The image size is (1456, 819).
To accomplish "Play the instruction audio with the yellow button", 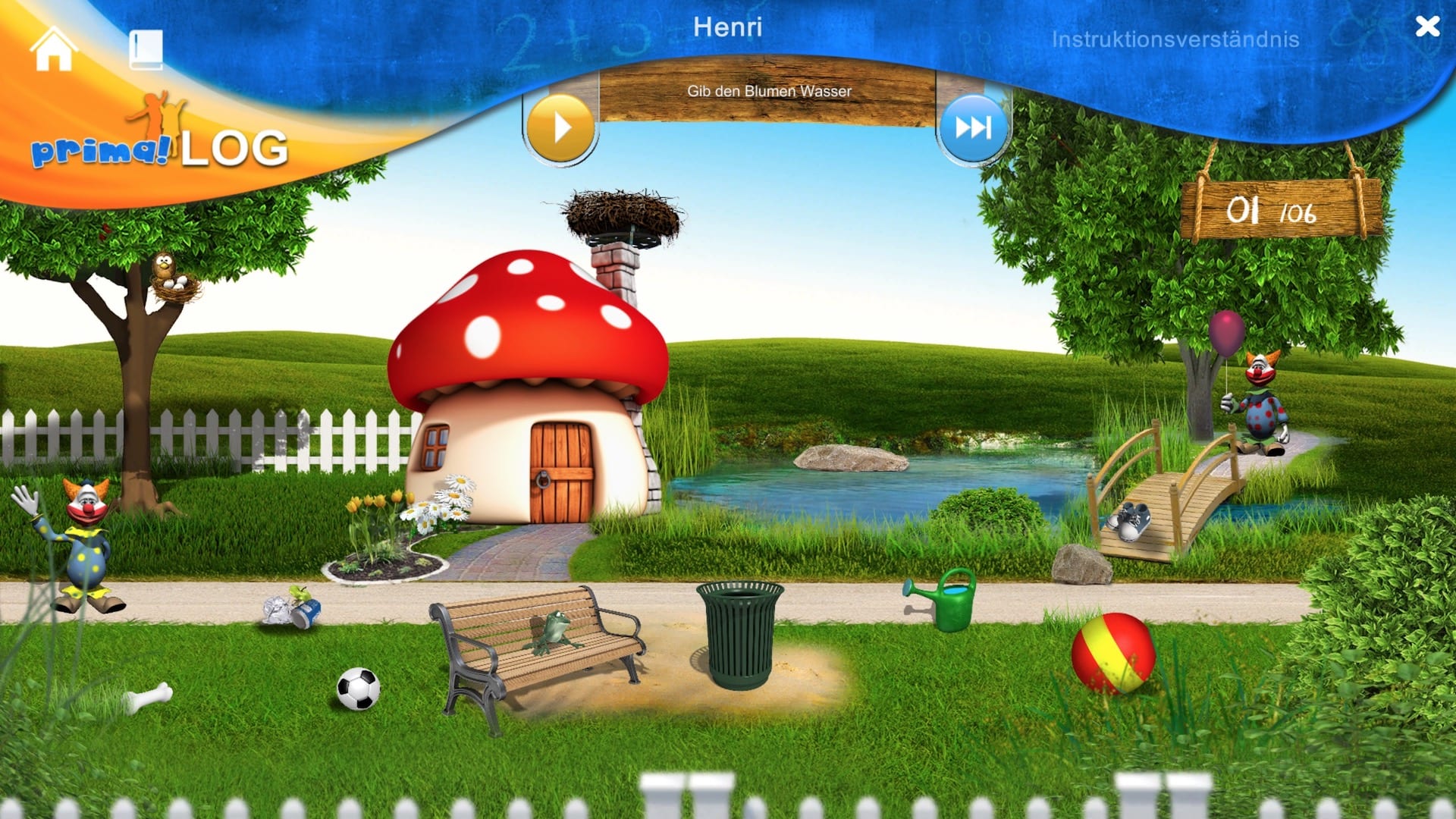I will coord(560,128).
